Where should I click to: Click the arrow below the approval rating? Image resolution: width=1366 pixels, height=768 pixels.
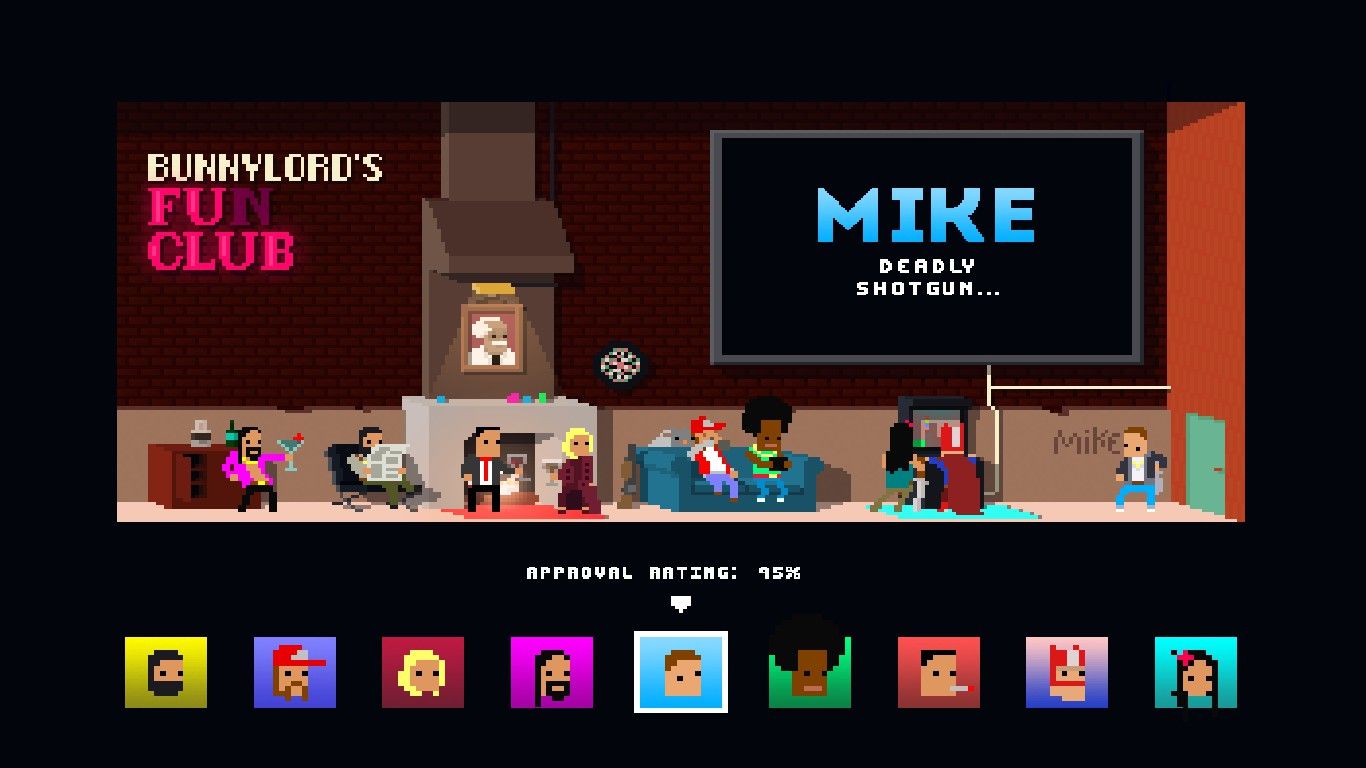click(681, 604)
